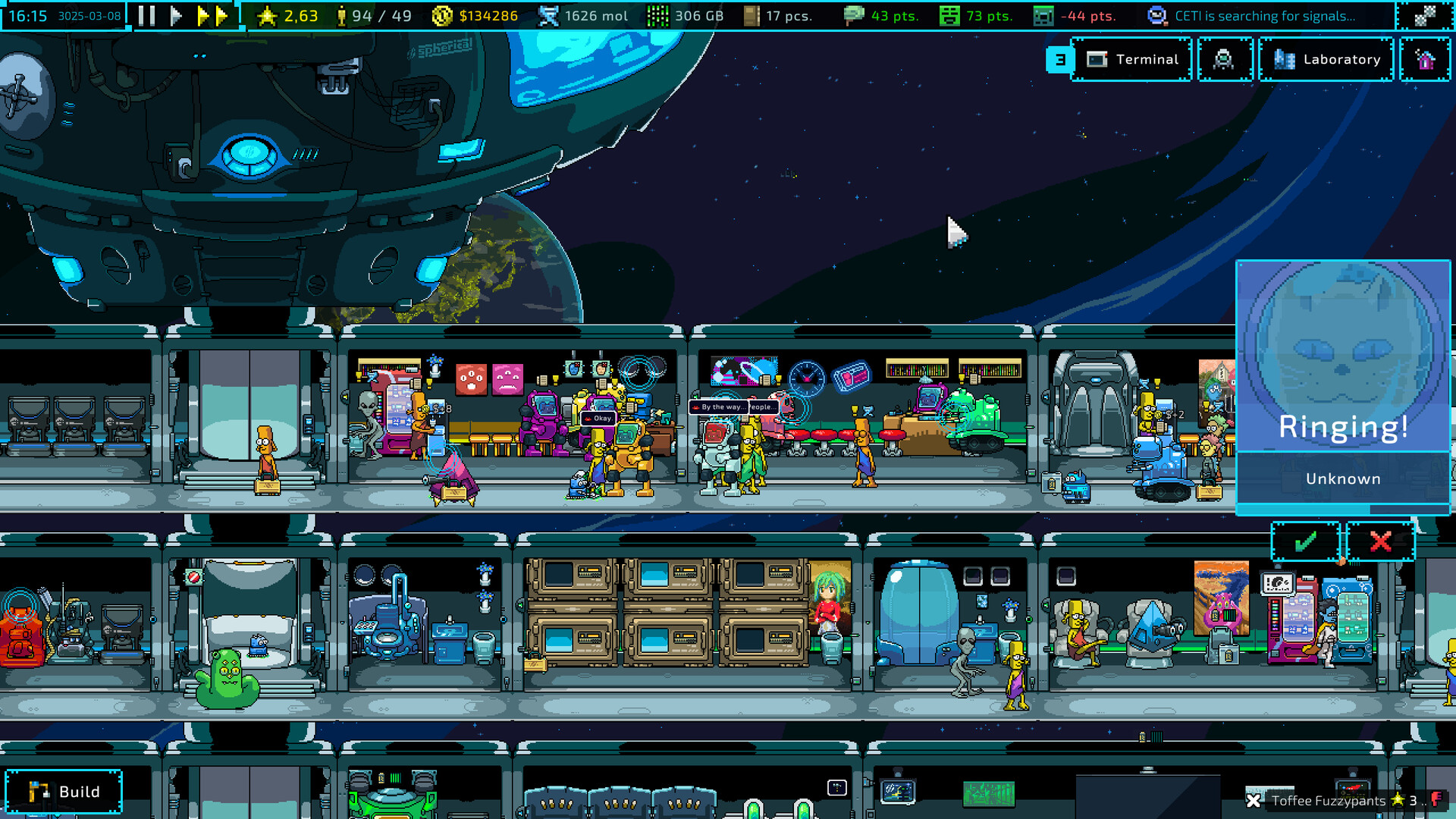Click the UFO ship icon between Terminal and Laboratory
Image resolution: width=1456 pixels, height=819 pixels.
click(x=1224, y=59)
